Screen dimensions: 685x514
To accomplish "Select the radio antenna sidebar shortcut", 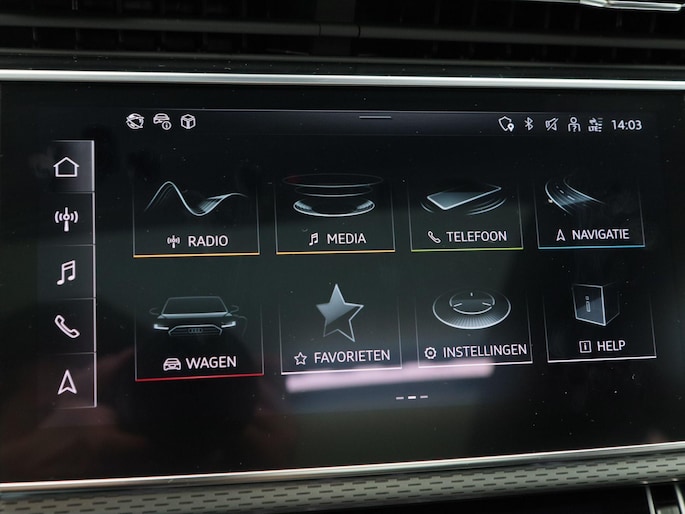I will click(x=66, y=218).
